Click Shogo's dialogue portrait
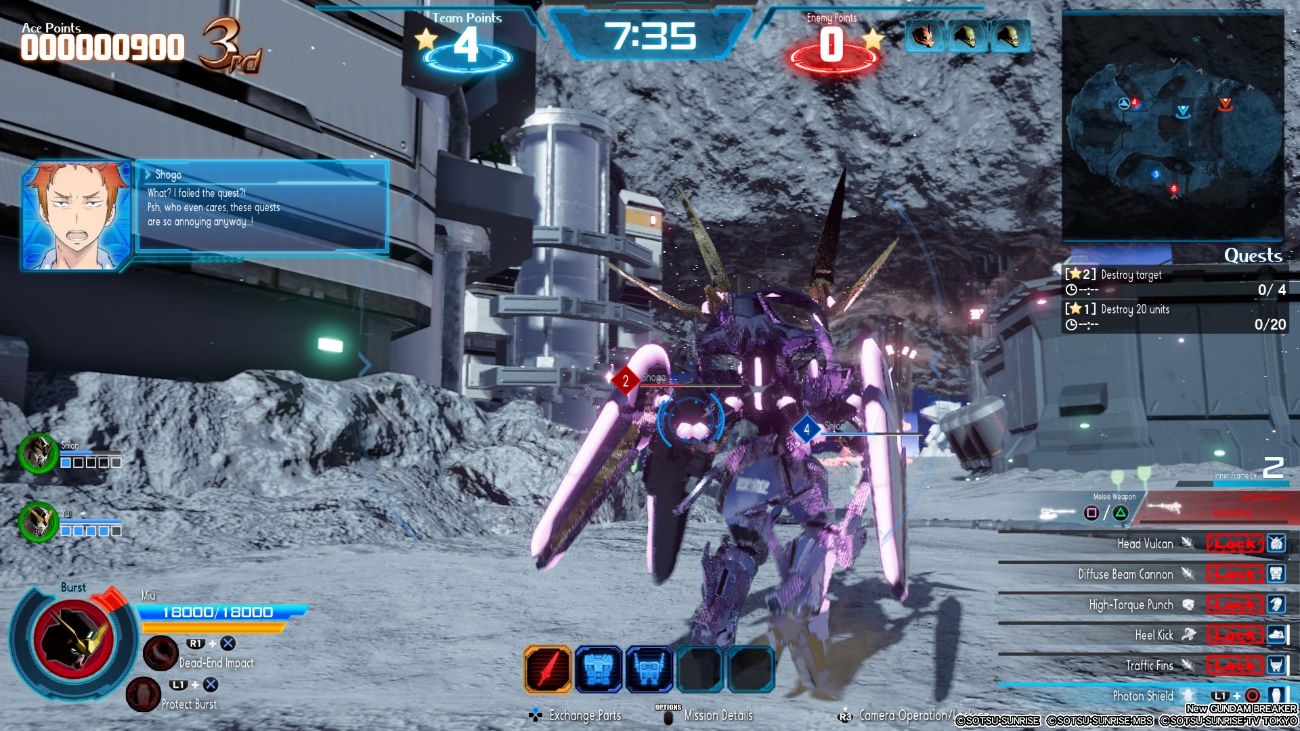This screenshot has height=731, width=1300. 77,215
